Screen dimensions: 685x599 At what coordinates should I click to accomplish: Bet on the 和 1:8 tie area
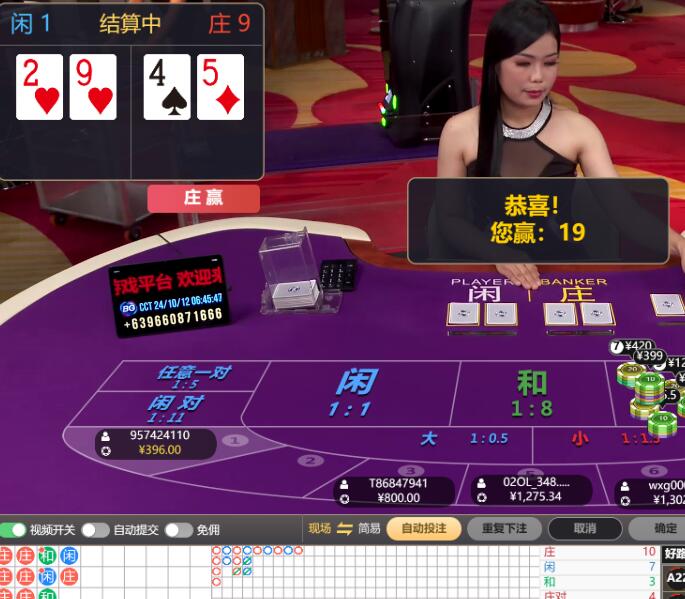[x=531, y=392]
